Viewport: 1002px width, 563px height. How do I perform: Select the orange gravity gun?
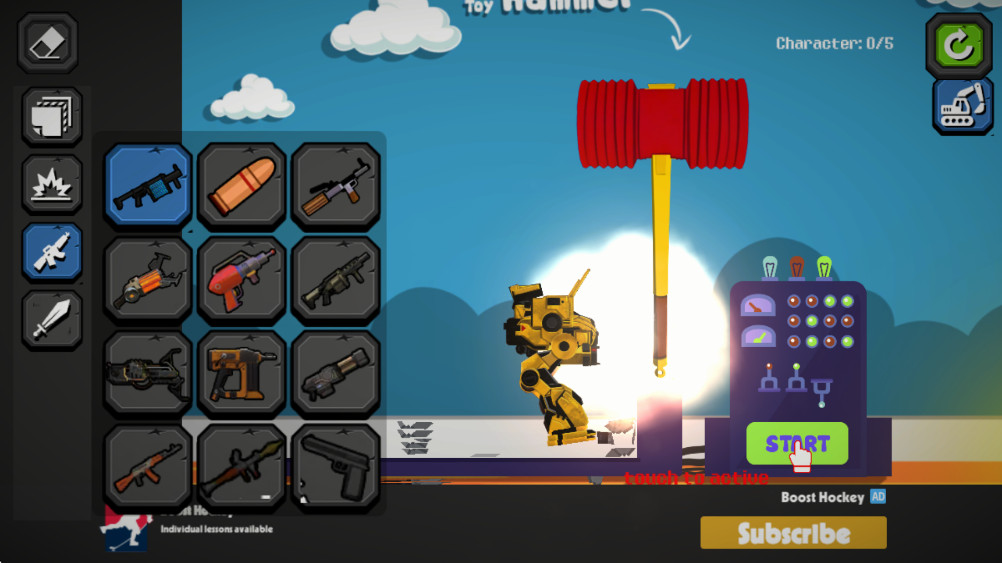[x=148, y=280]
